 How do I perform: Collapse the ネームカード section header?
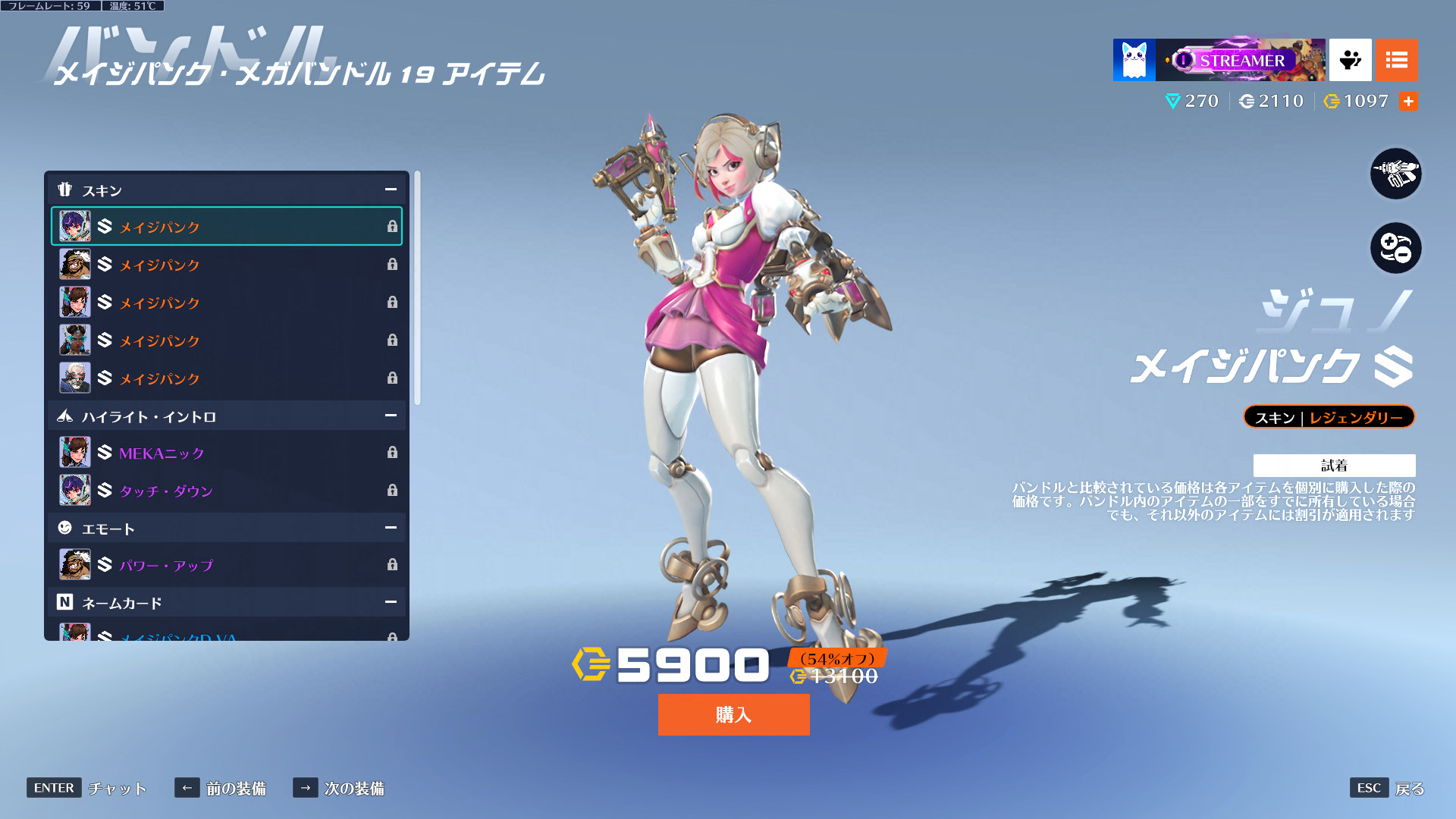click(x=391, y=602)
